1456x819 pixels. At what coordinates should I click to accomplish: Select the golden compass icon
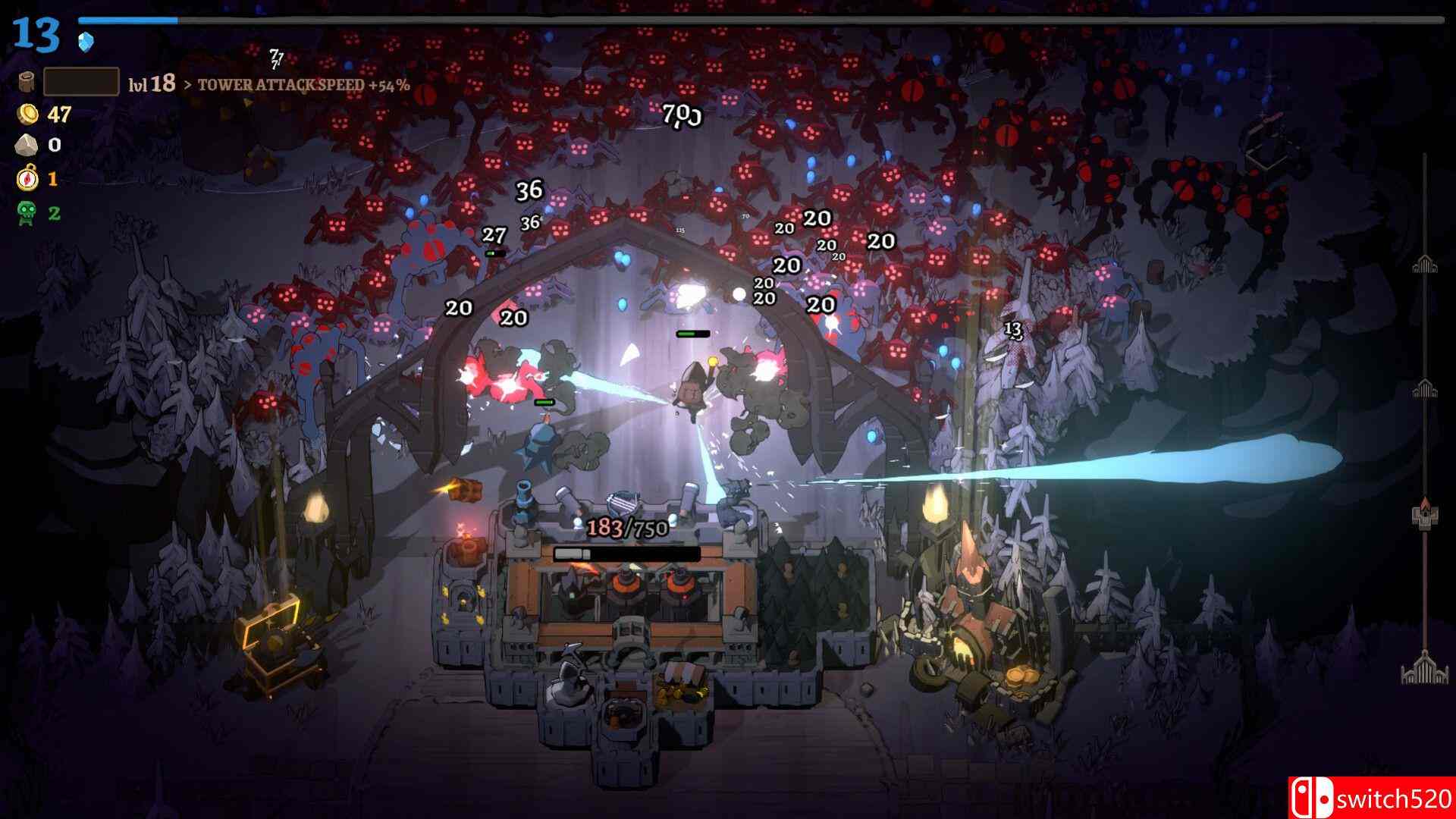27,179
